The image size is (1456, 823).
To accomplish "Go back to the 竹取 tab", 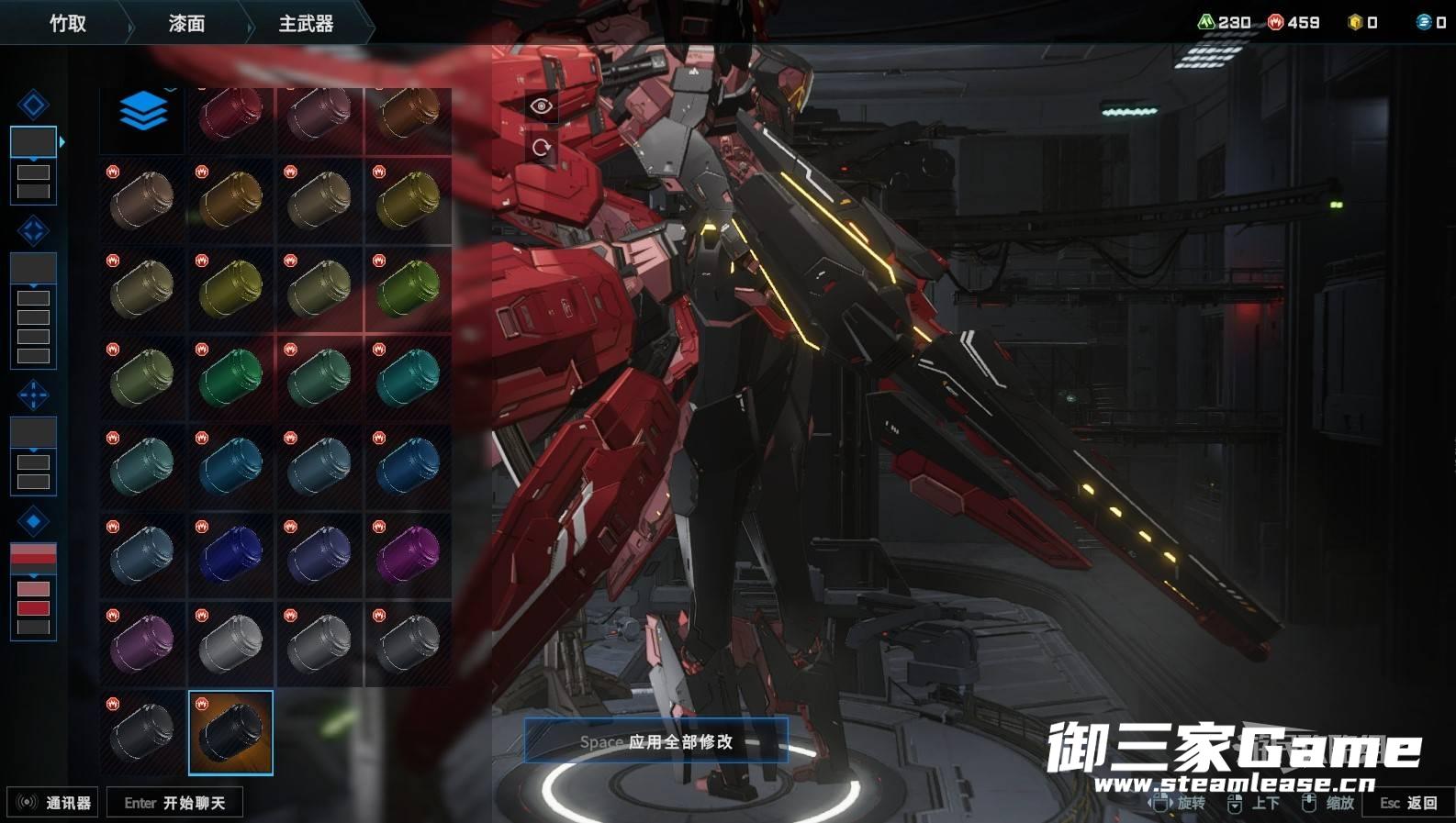I will (x=68, y=24).
